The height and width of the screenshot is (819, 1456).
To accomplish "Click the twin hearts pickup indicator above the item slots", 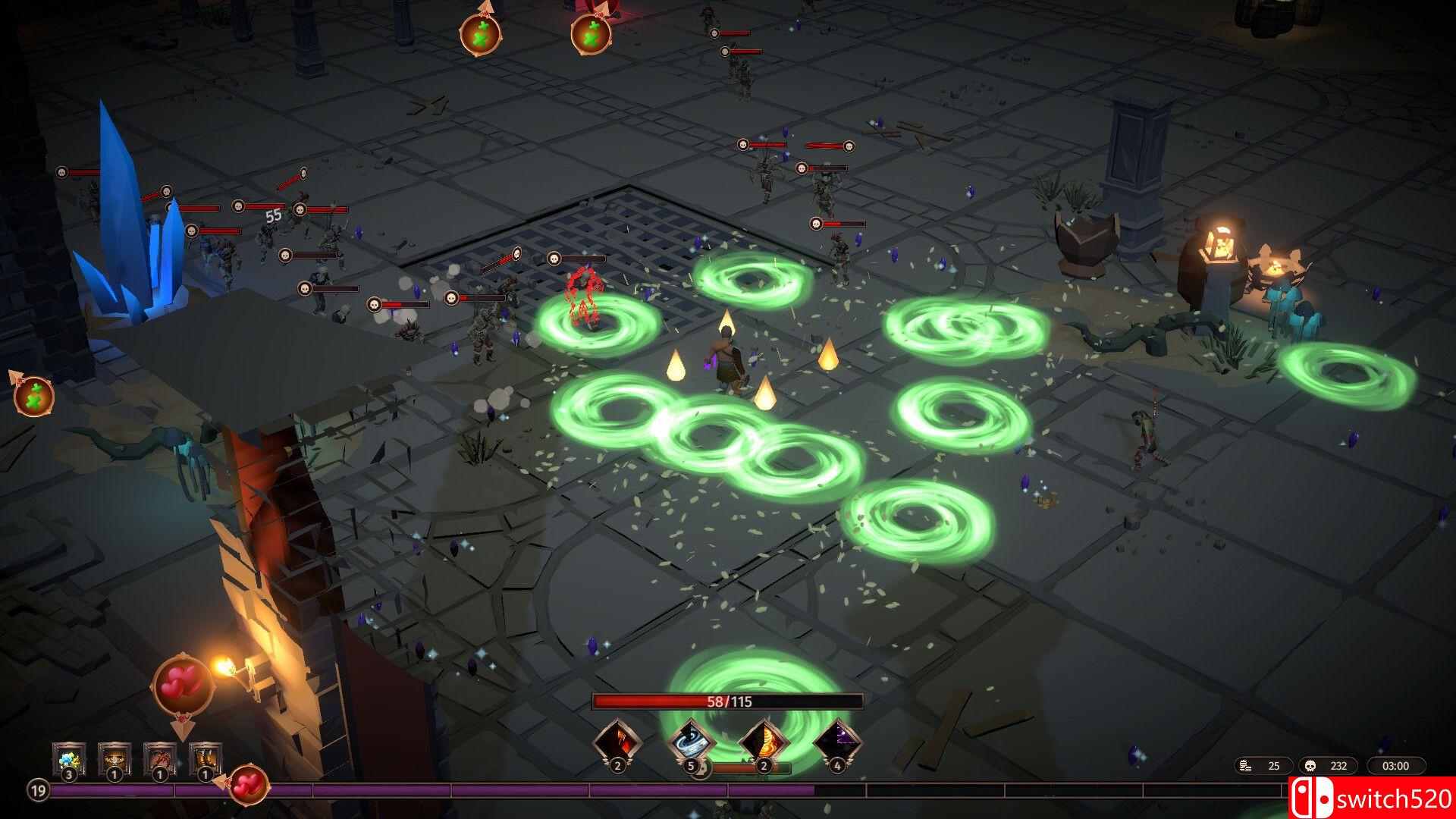I will pyautogui.click(x=182, y=686).
